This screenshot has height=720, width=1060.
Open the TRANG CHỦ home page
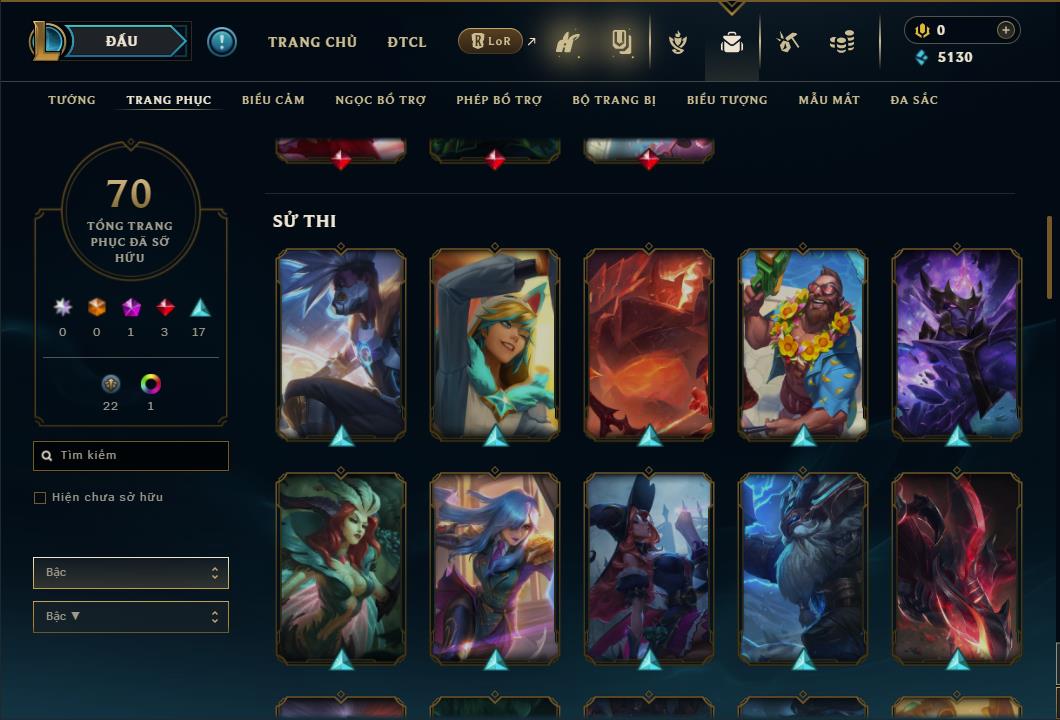pos(312,42)
